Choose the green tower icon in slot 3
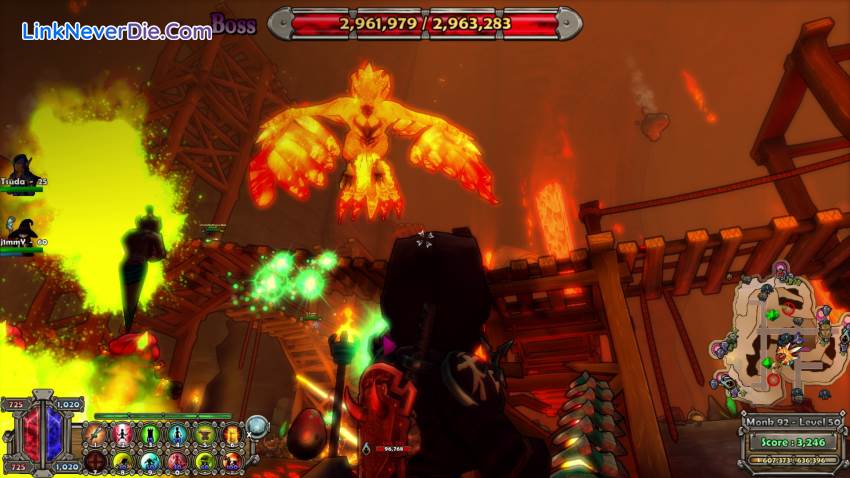 [x=150, y=434]
